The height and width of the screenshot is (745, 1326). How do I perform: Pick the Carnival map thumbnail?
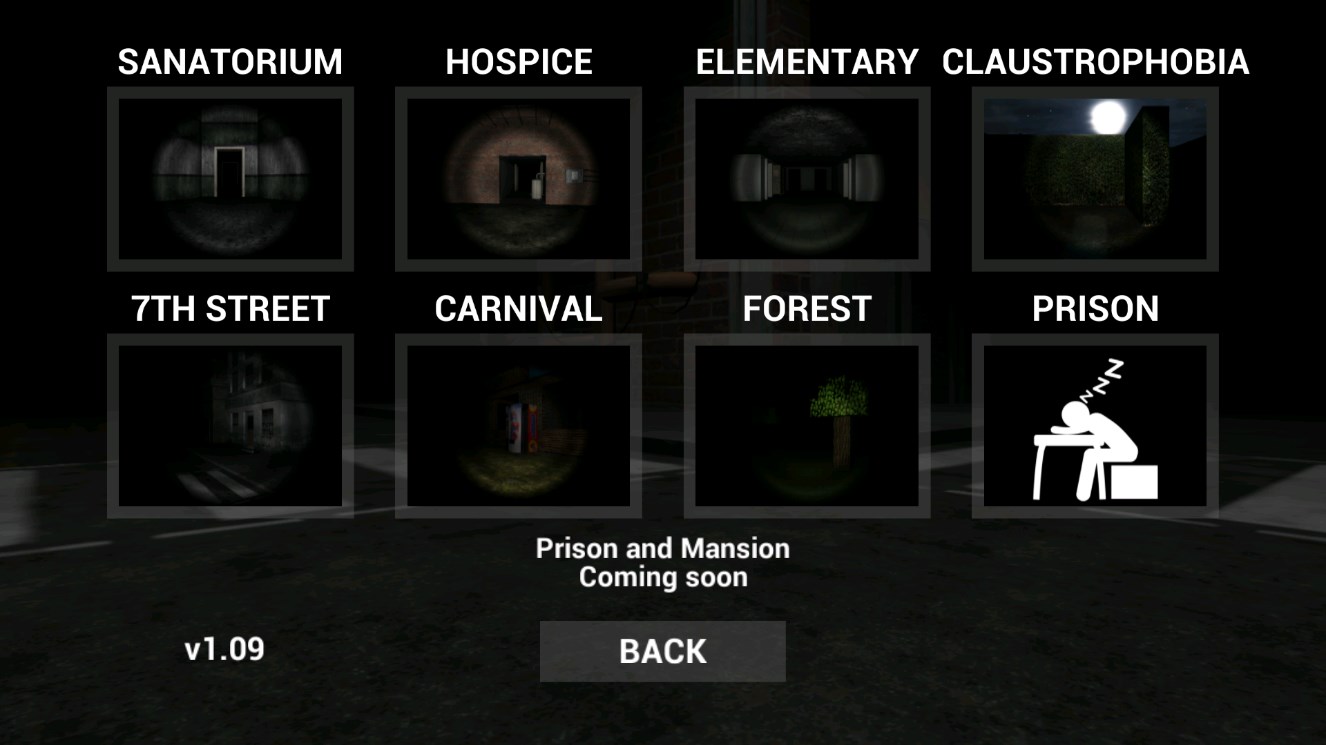pyautogui.click(x=518, y=425)
